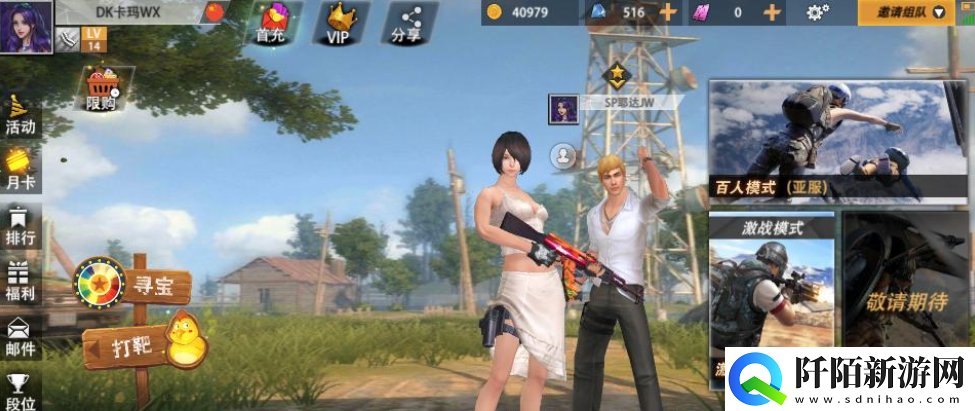This screenshot has width=975, height=411.
Task: Check the 邮件 mailbox
Action: pyautogui.click(x=20, y=336)
